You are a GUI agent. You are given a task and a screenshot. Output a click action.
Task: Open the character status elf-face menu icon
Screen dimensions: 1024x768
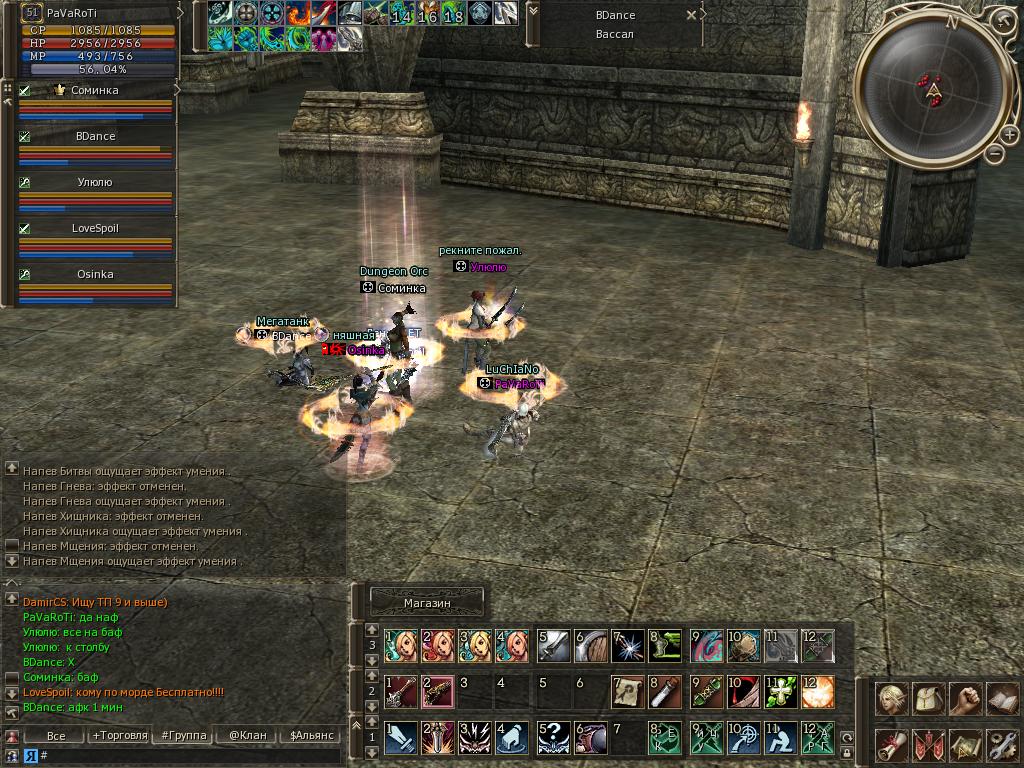coord(892,699)
